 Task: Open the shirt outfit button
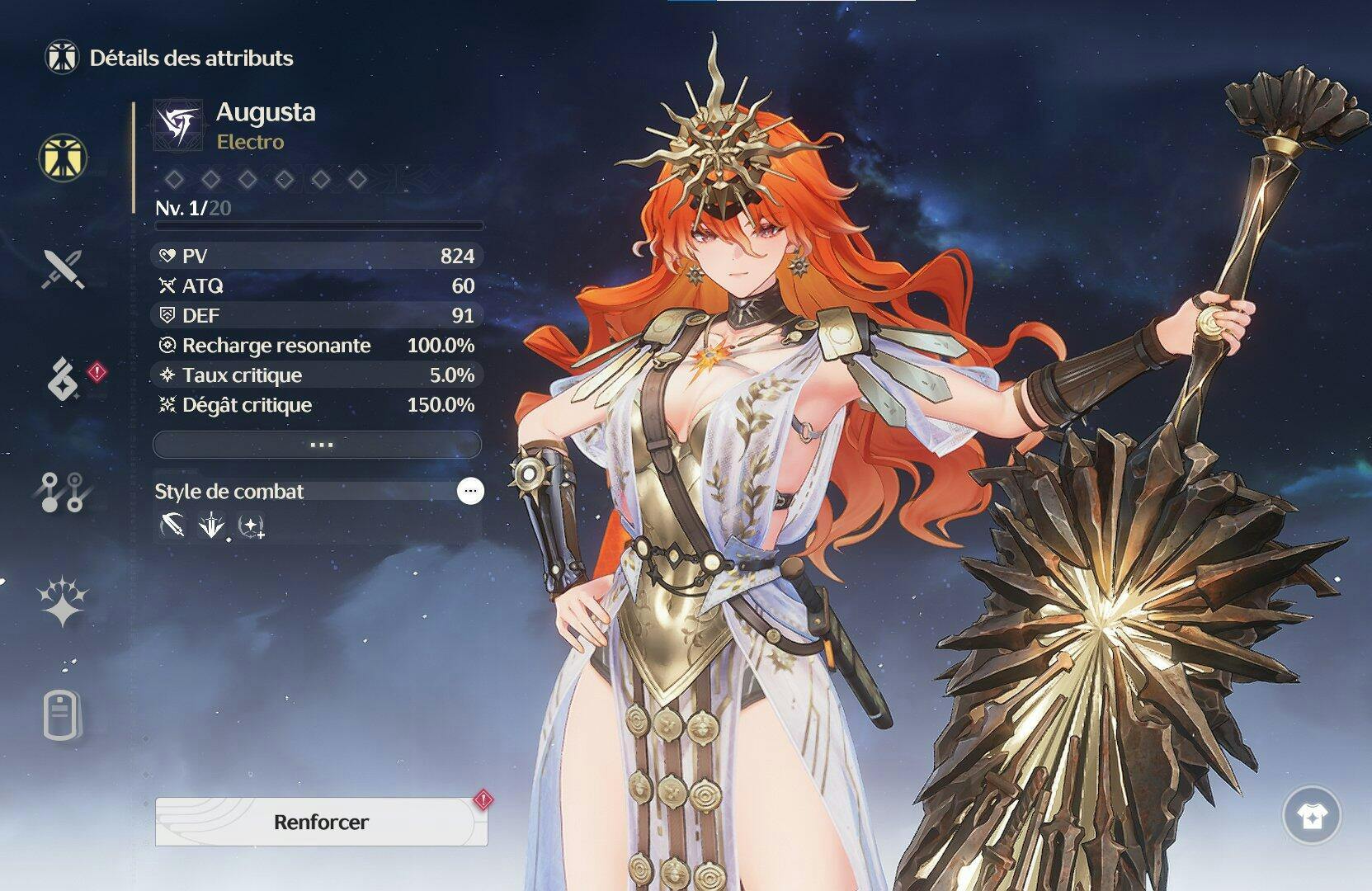click(x=1311, y=816)
